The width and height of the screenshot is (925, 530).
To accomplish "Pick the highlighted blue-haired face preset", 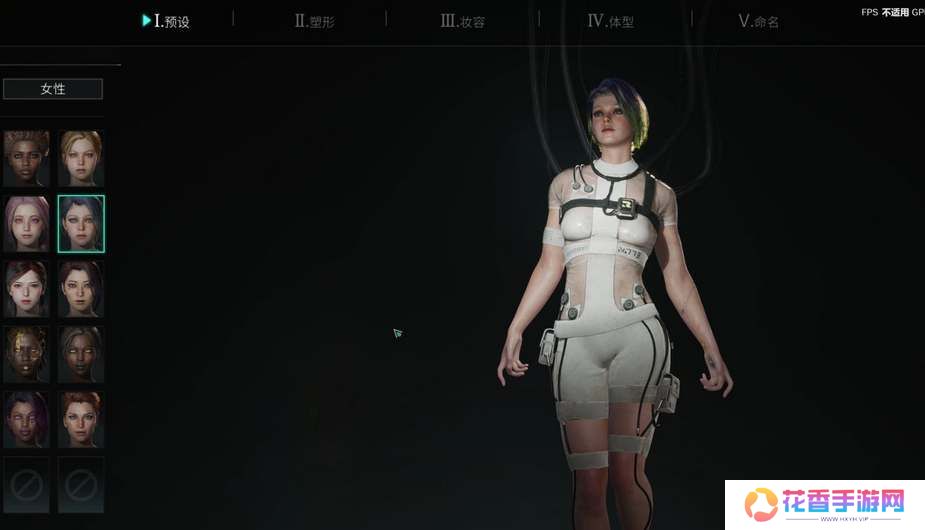I will pos(81,223).
